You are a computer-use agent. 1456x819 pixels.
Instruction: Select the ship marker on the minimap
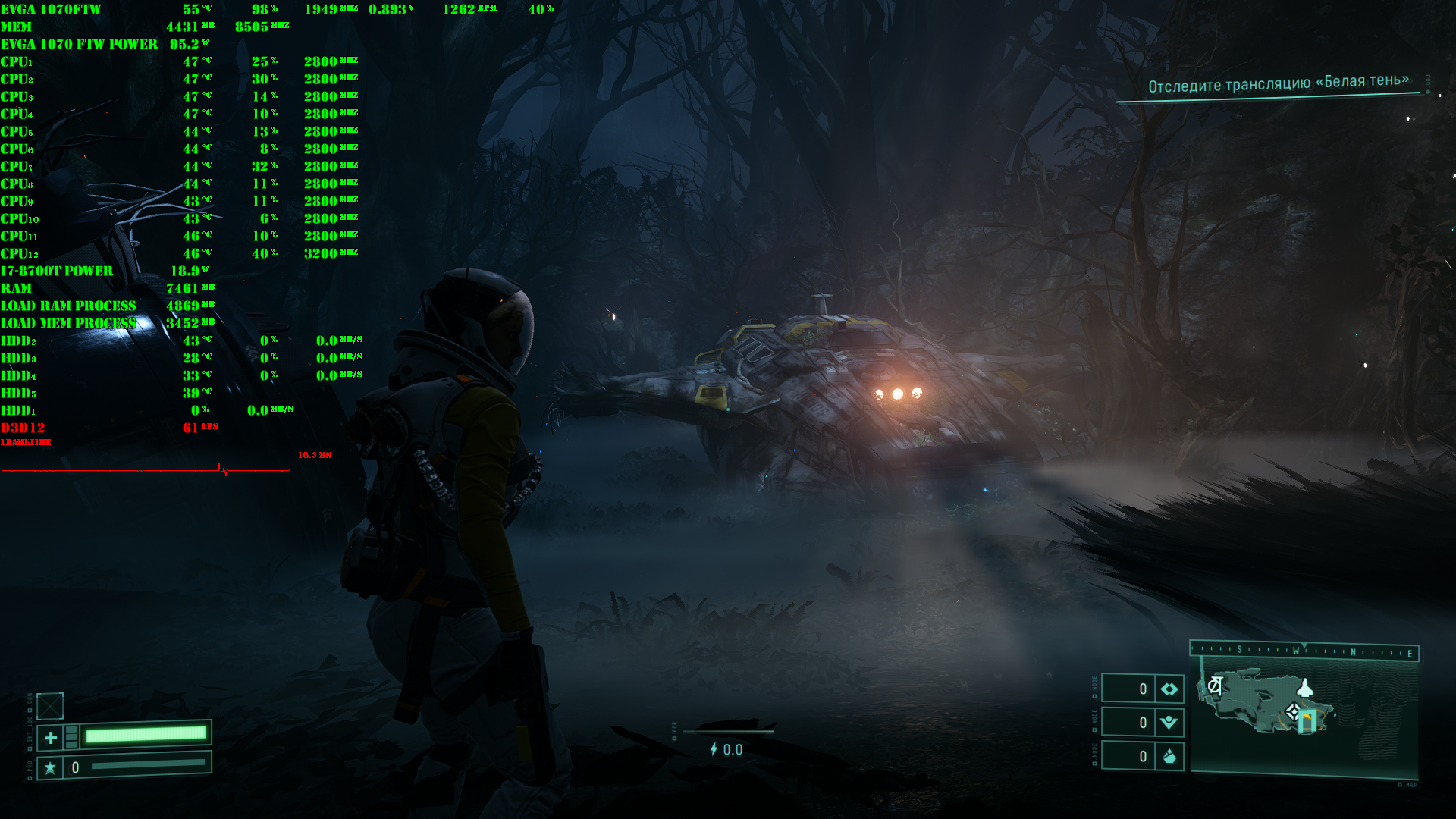[1305, 688]
